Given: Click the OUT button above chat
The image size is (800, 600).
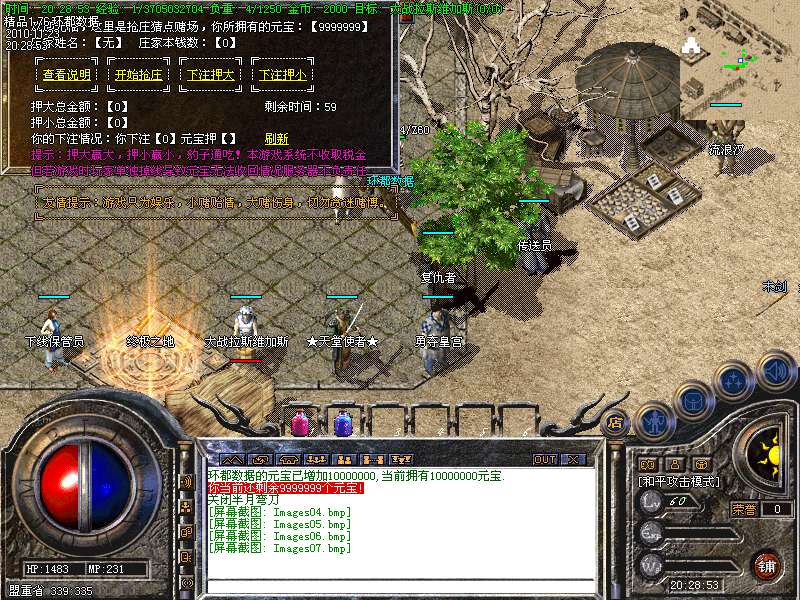Looking at the screenshot, I should (545, 460).
